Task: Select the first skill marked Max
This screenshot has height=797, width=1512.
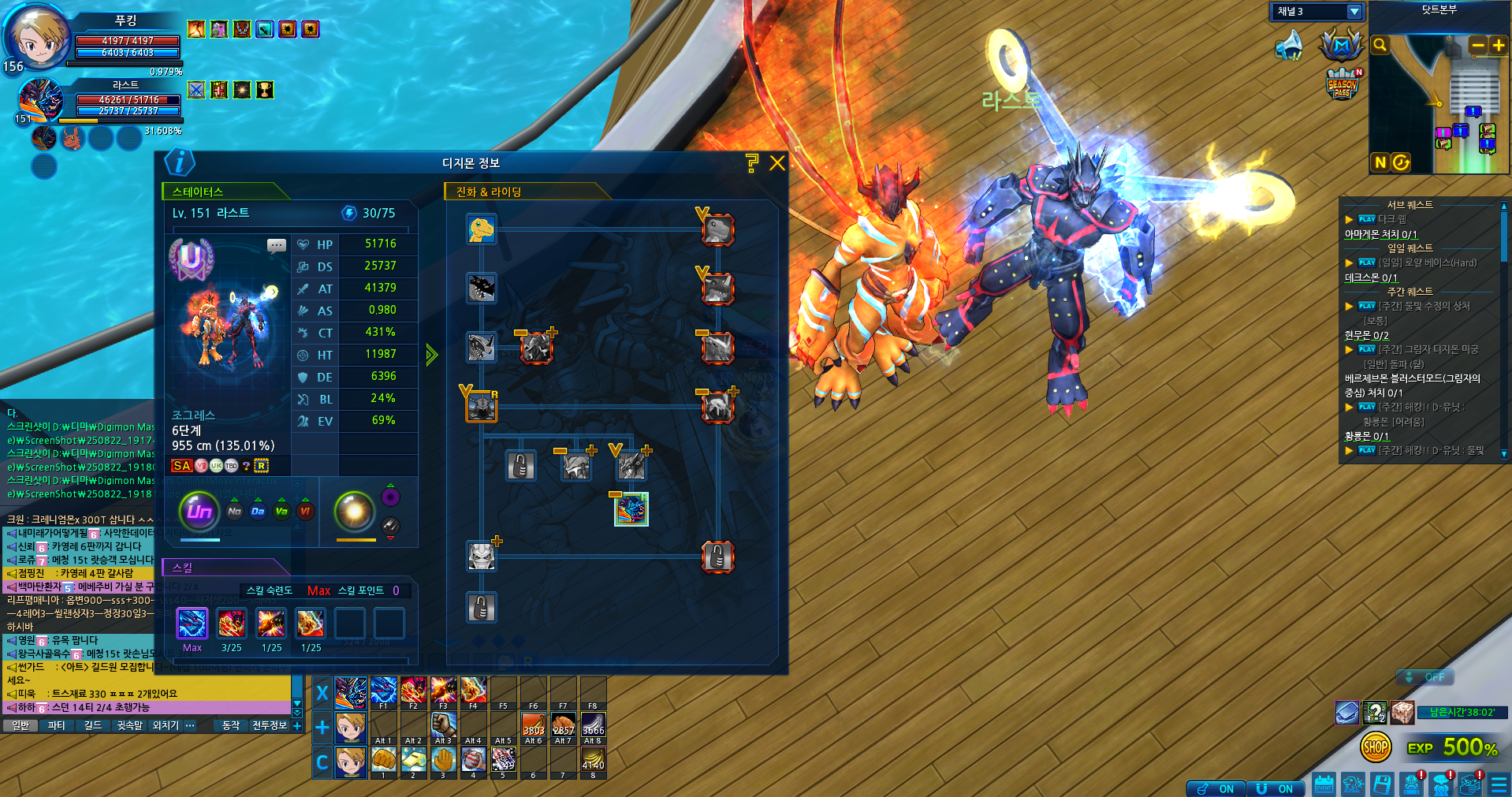Action: (x=192, y=624)
